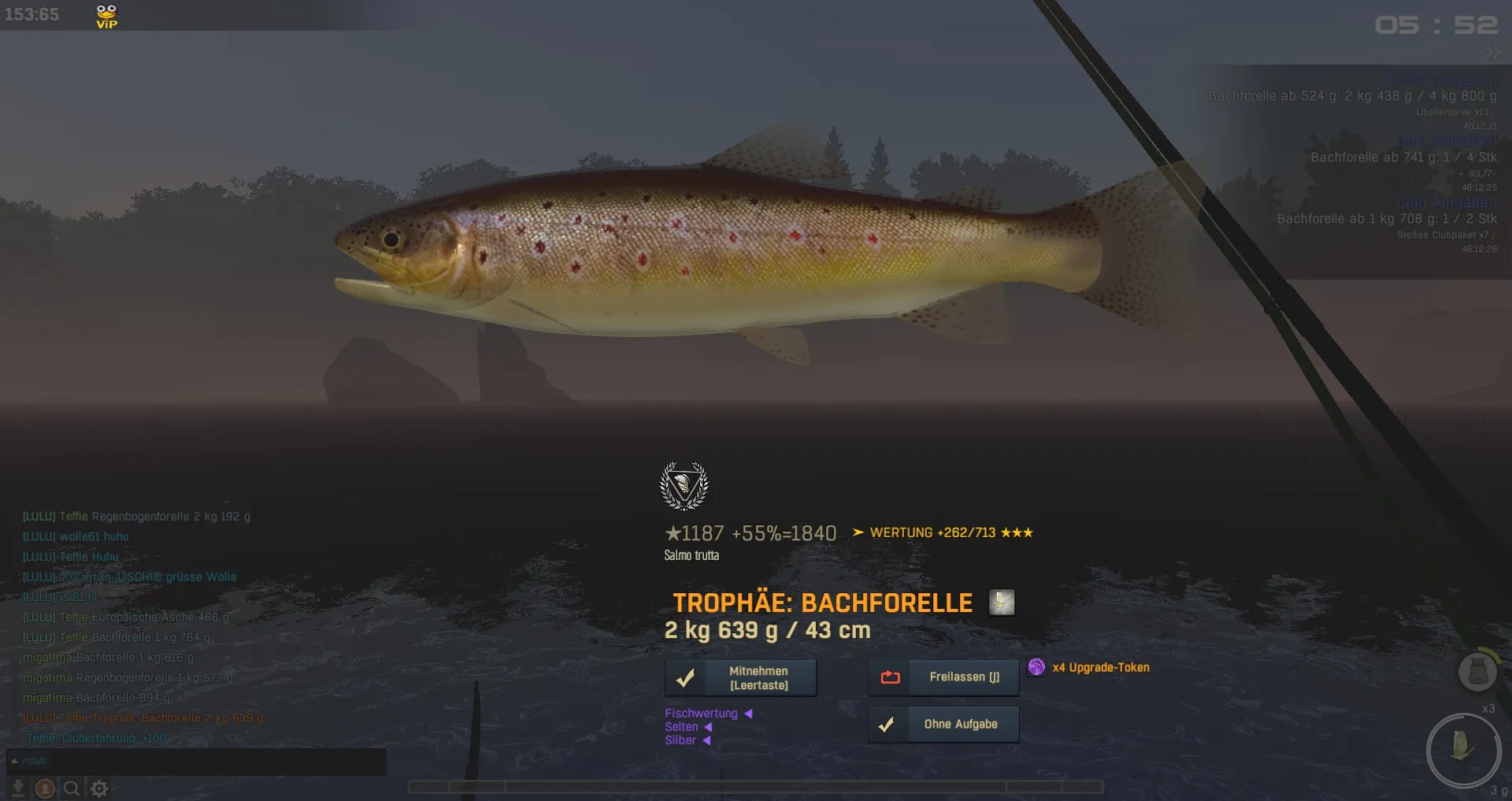1512x801 pixels.
Task: Select the mayfly bait slot
Action: pyautogui.click(x=1462, y=749)
